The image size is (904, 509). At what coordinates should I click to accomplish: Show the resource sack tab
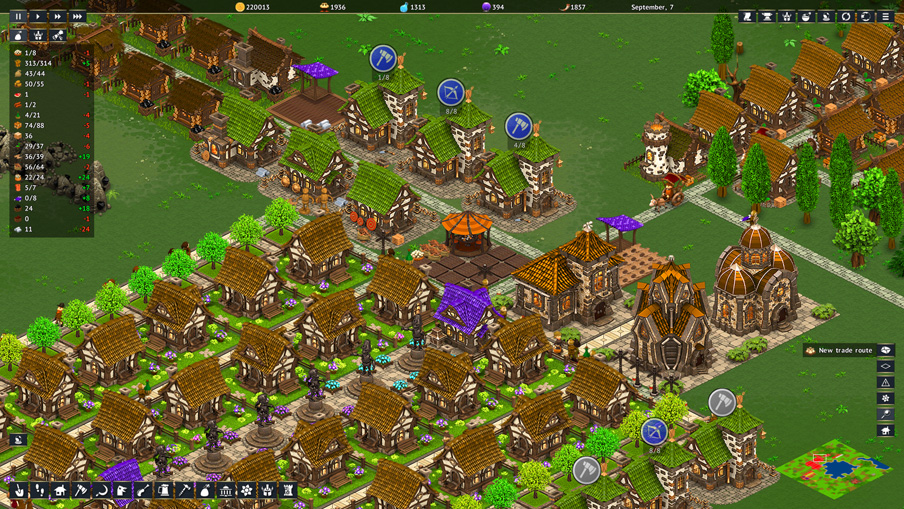click(19, 35)
